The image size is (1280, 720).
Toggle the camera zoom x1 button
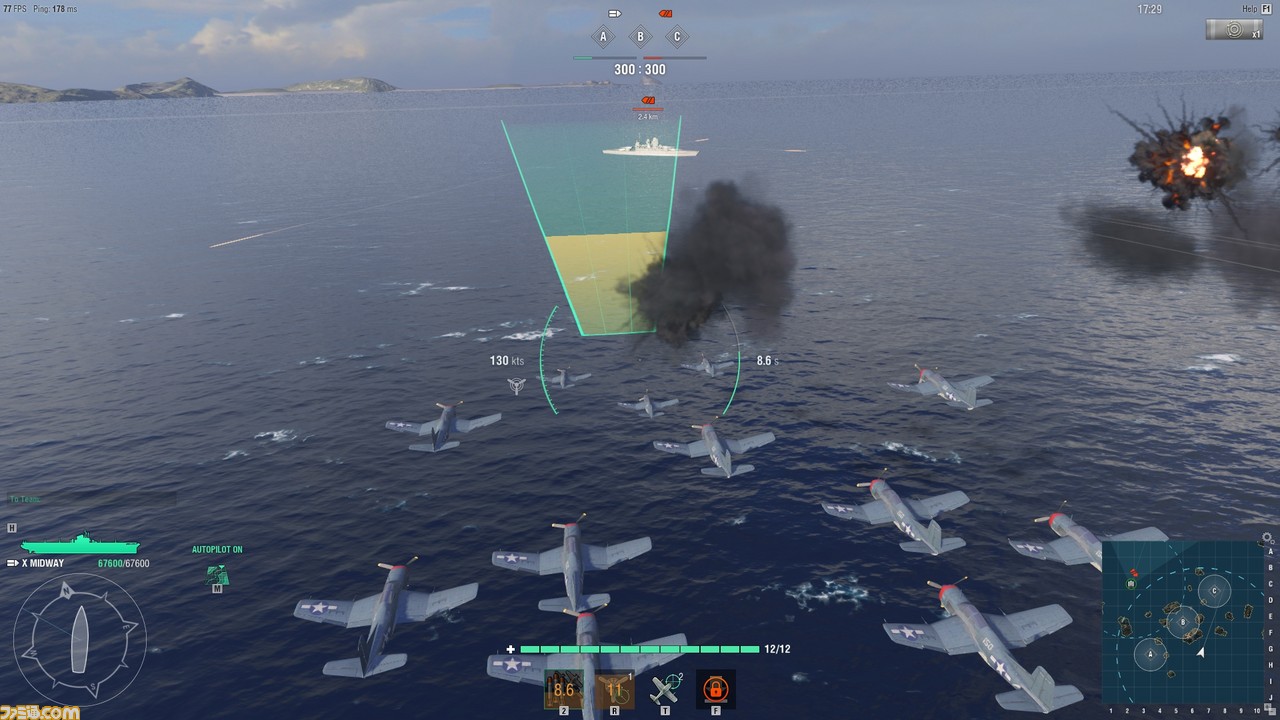1234,30
